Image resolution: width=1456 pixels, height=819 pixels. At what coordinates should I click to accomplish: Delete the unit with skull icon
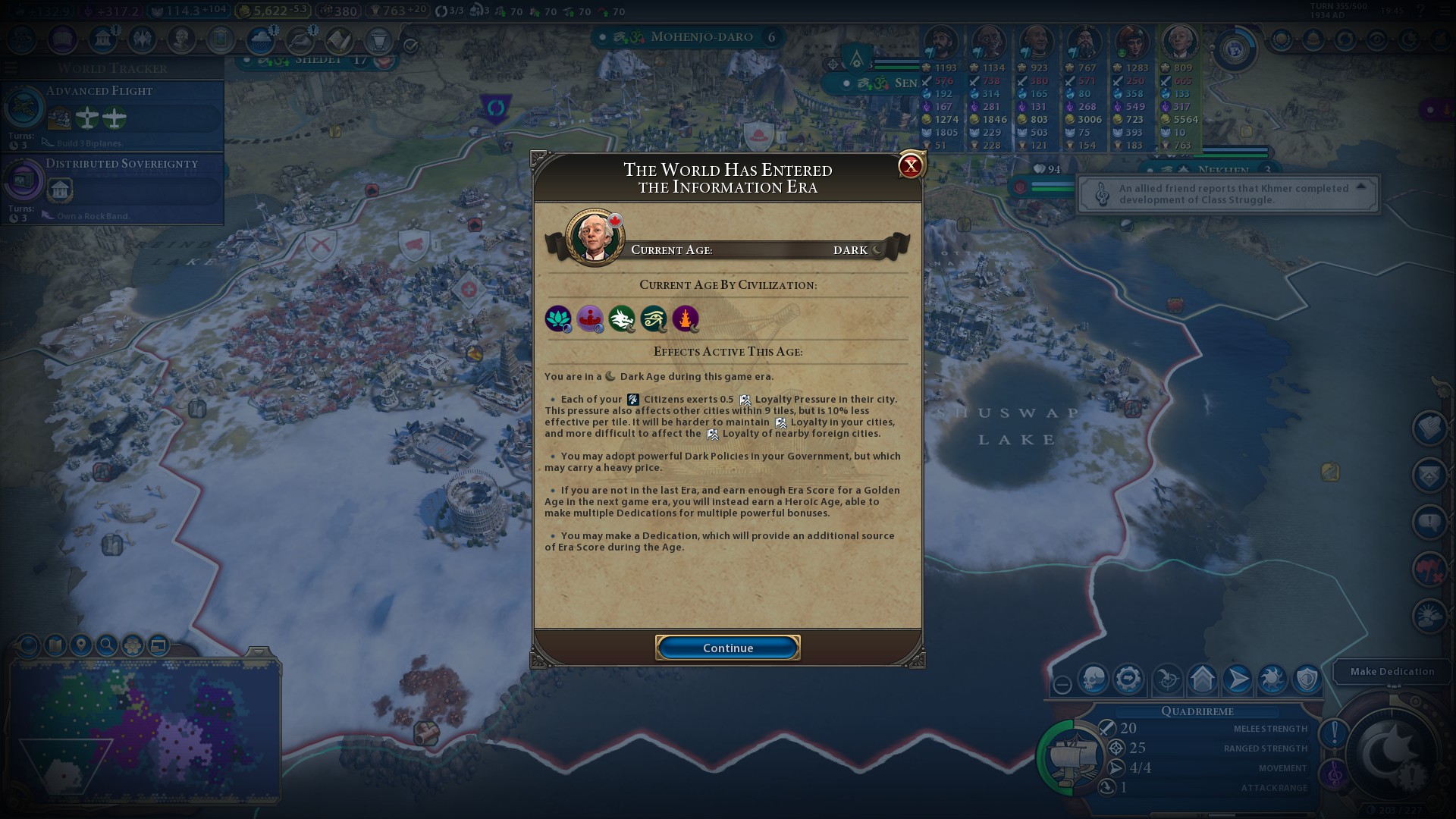(x=1094, y=679)
